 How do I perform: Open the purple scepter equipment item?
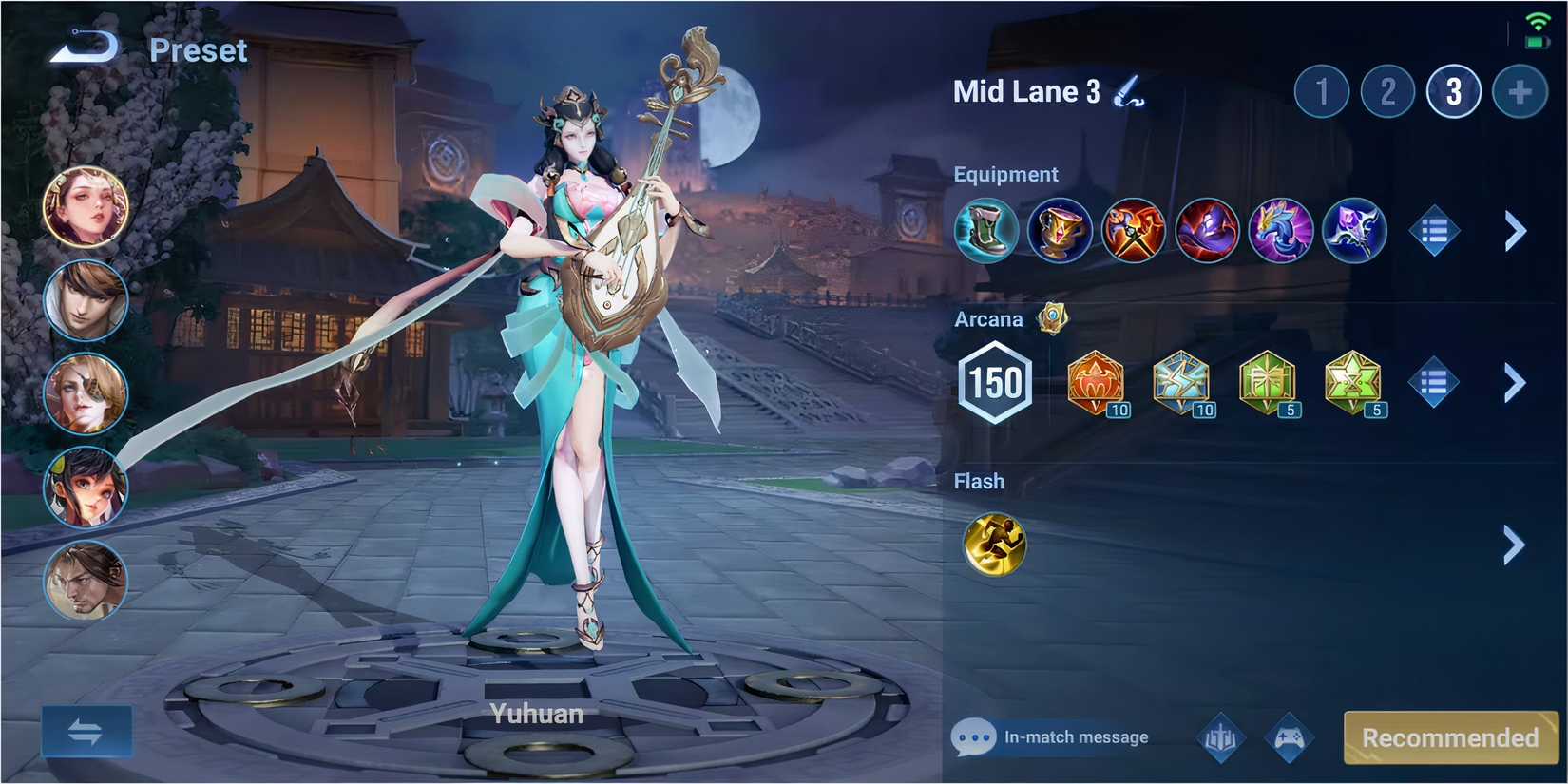(x=1354, y=230)
